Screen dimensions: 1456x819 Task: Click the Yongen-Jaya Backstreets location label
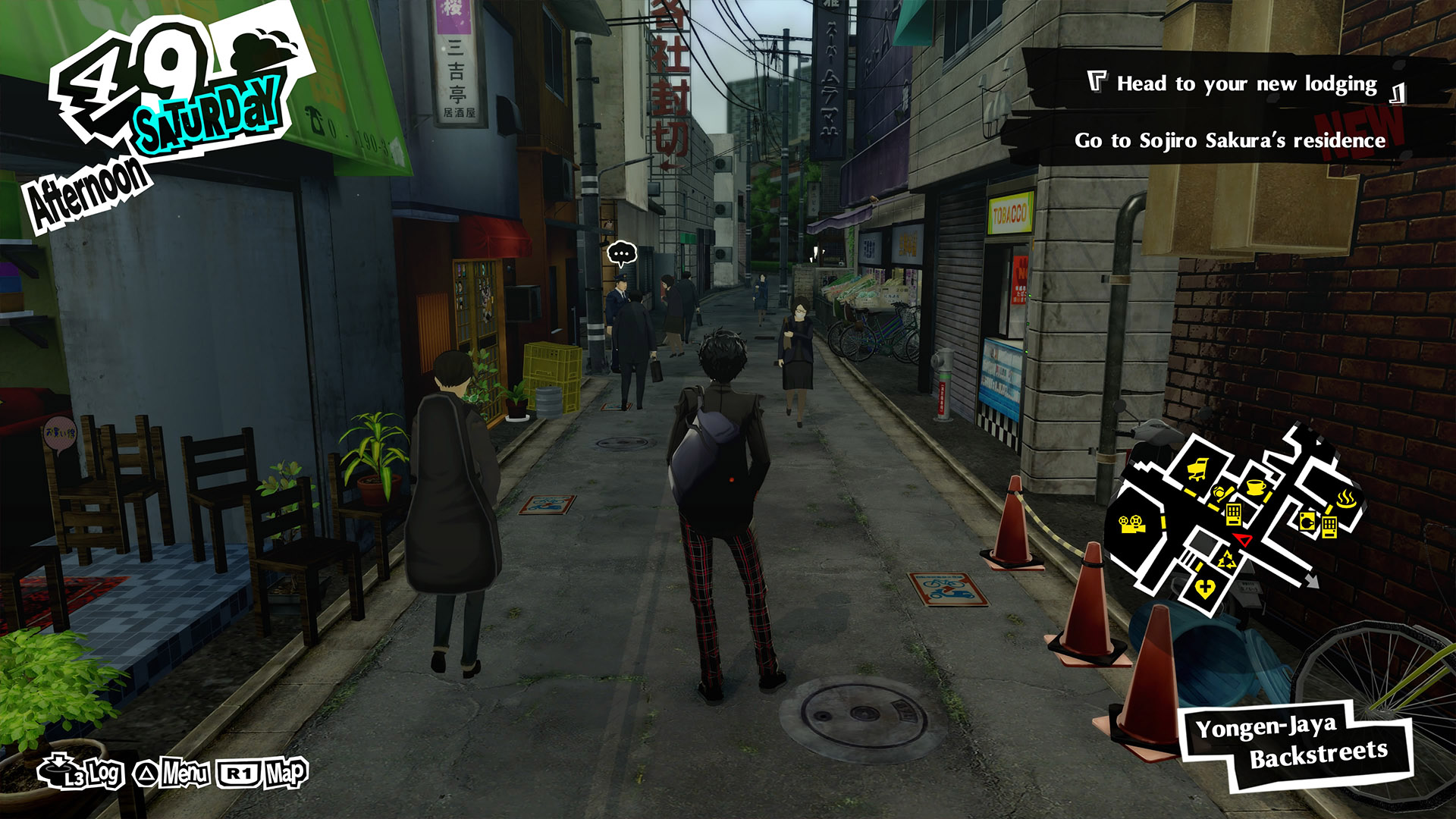(x=1298, y=743)
